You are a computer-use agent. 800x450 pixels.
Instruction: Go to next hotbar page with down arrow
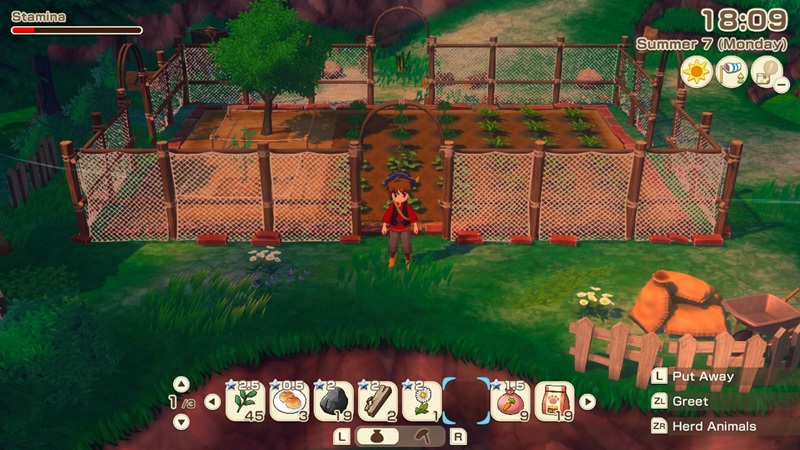(x=181, y=421)
